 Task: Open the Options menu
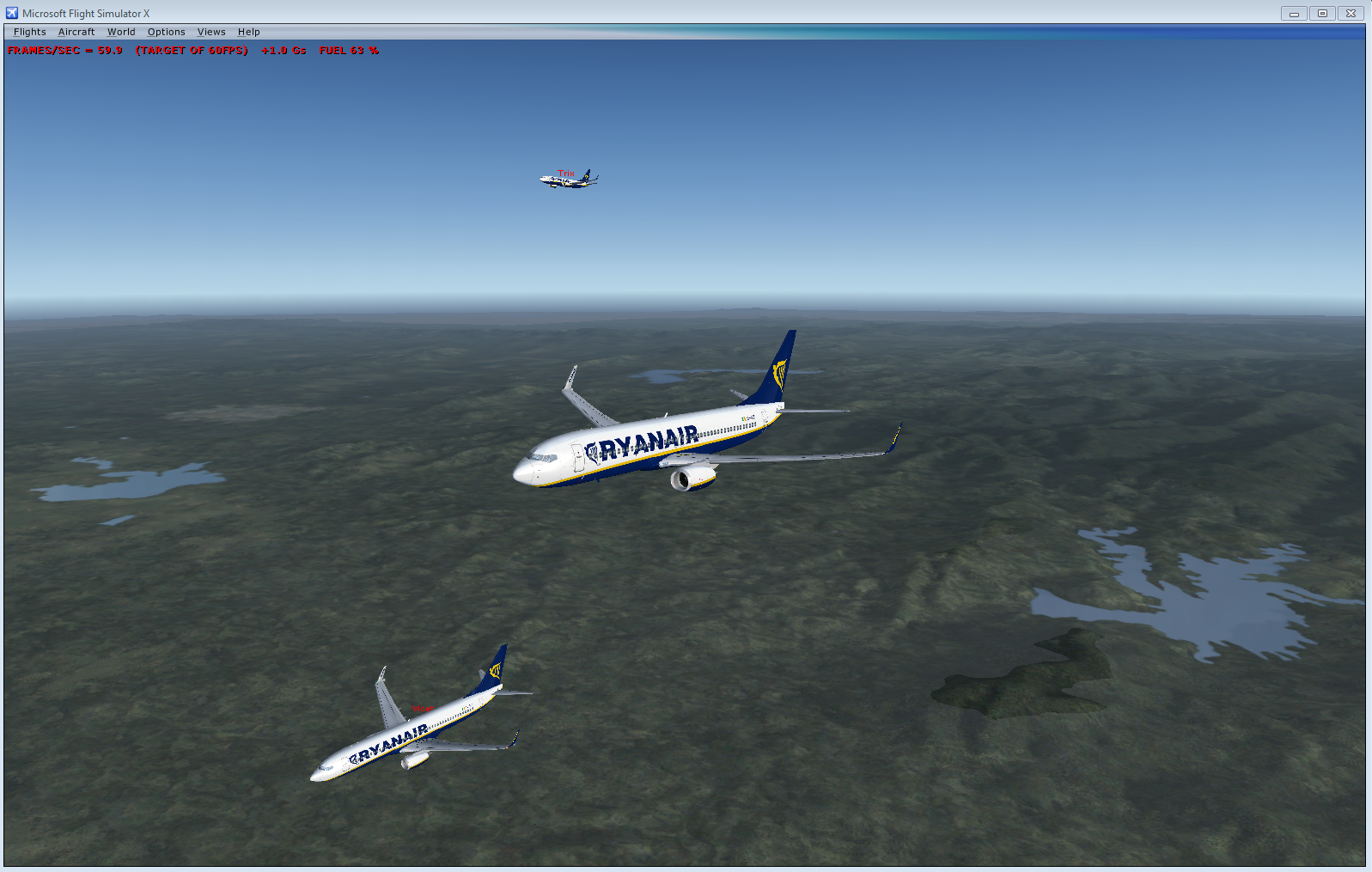coord(166,32)
